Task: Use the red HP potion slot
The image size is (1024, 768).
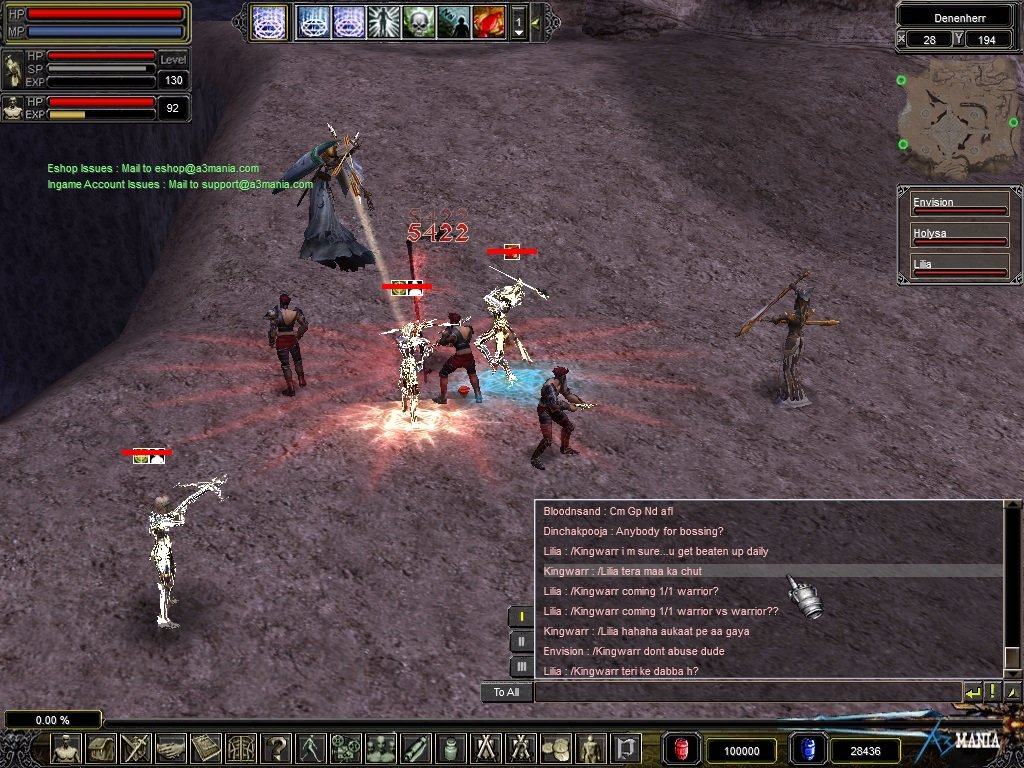Action: [682, 749]
